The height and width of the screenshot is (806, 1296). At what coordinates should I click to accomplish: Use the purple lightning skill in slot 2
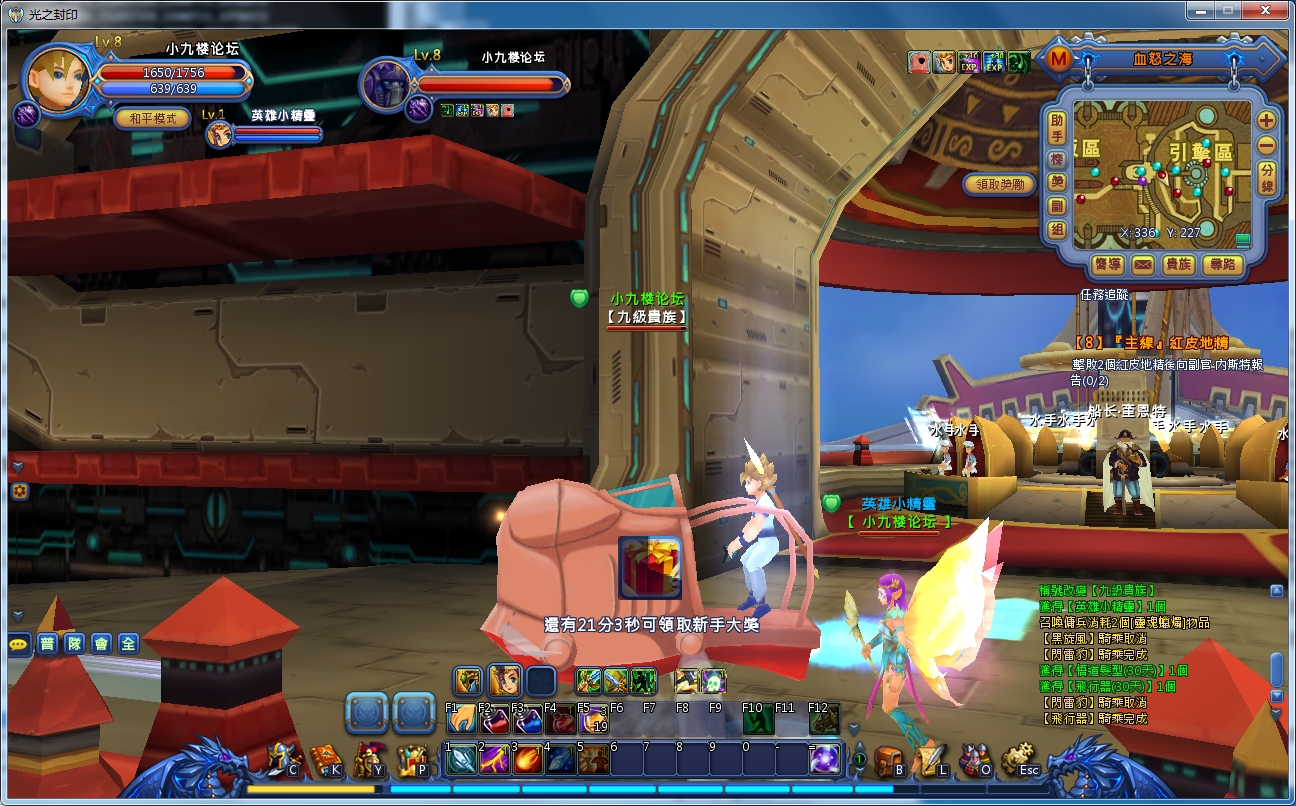[494, 760]
